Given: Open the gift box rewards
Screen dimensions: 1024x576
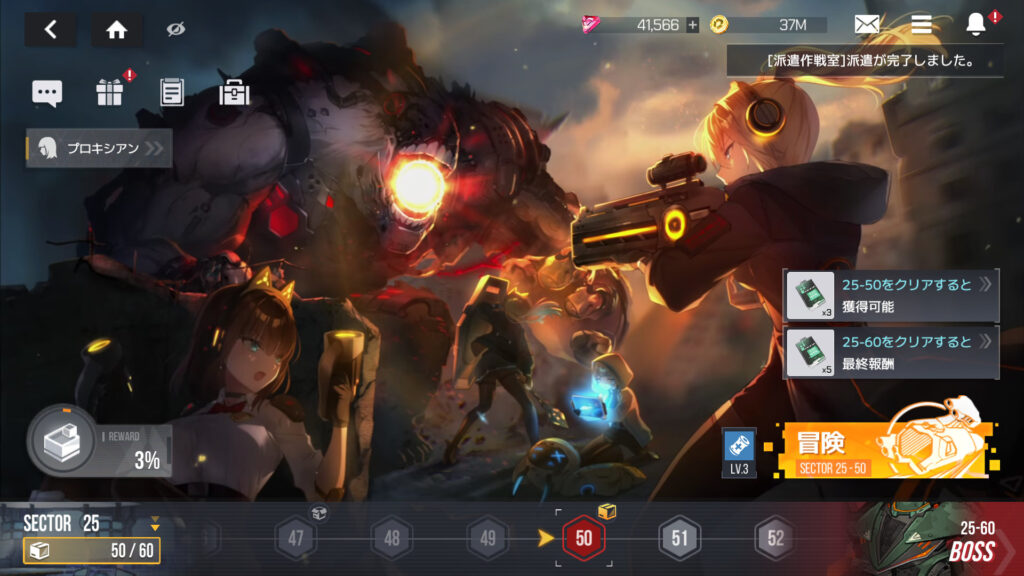Looking at the screenshot, I should tap(109, 93).
